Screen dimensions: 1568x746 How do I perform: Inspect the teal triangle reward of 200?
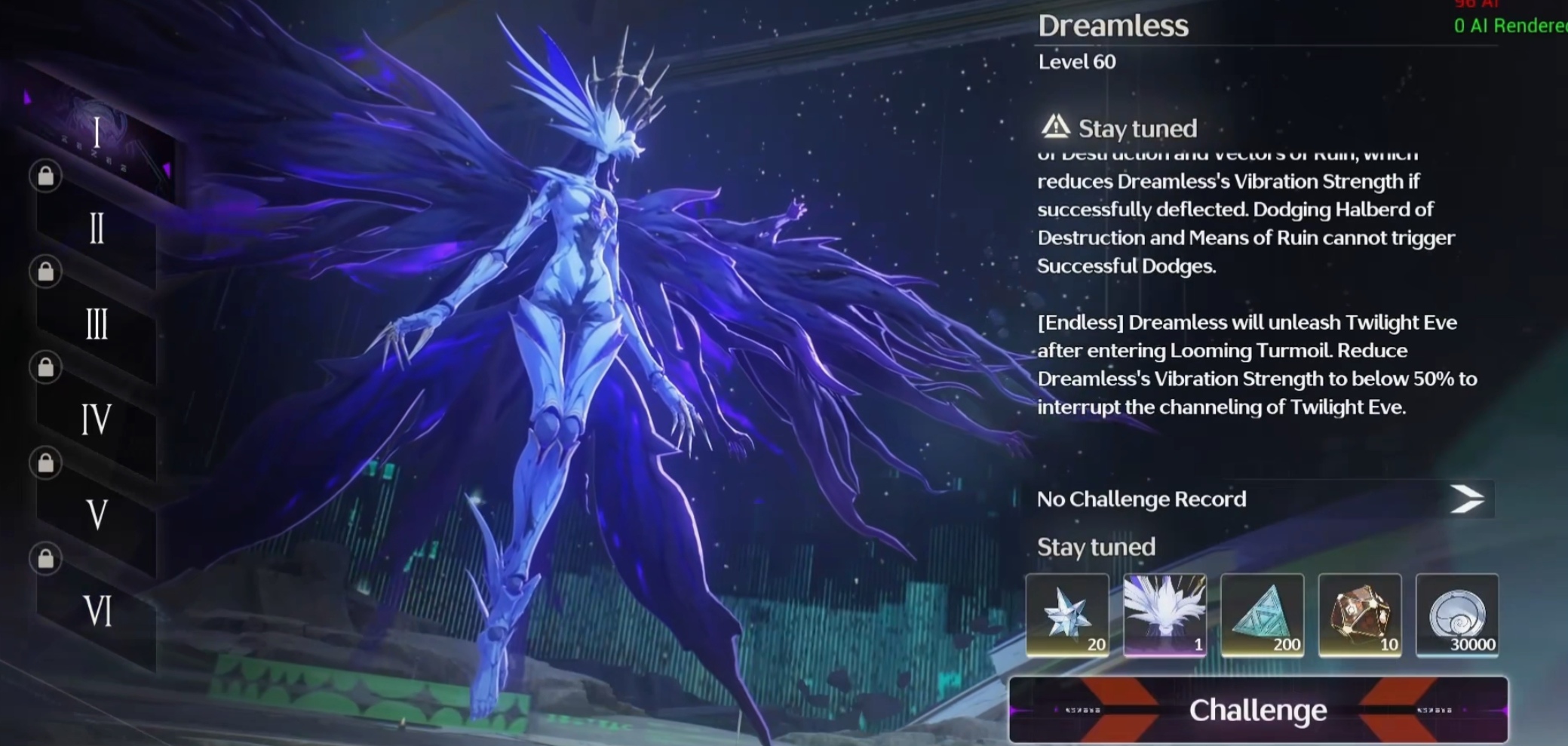tap(1262, 615)
